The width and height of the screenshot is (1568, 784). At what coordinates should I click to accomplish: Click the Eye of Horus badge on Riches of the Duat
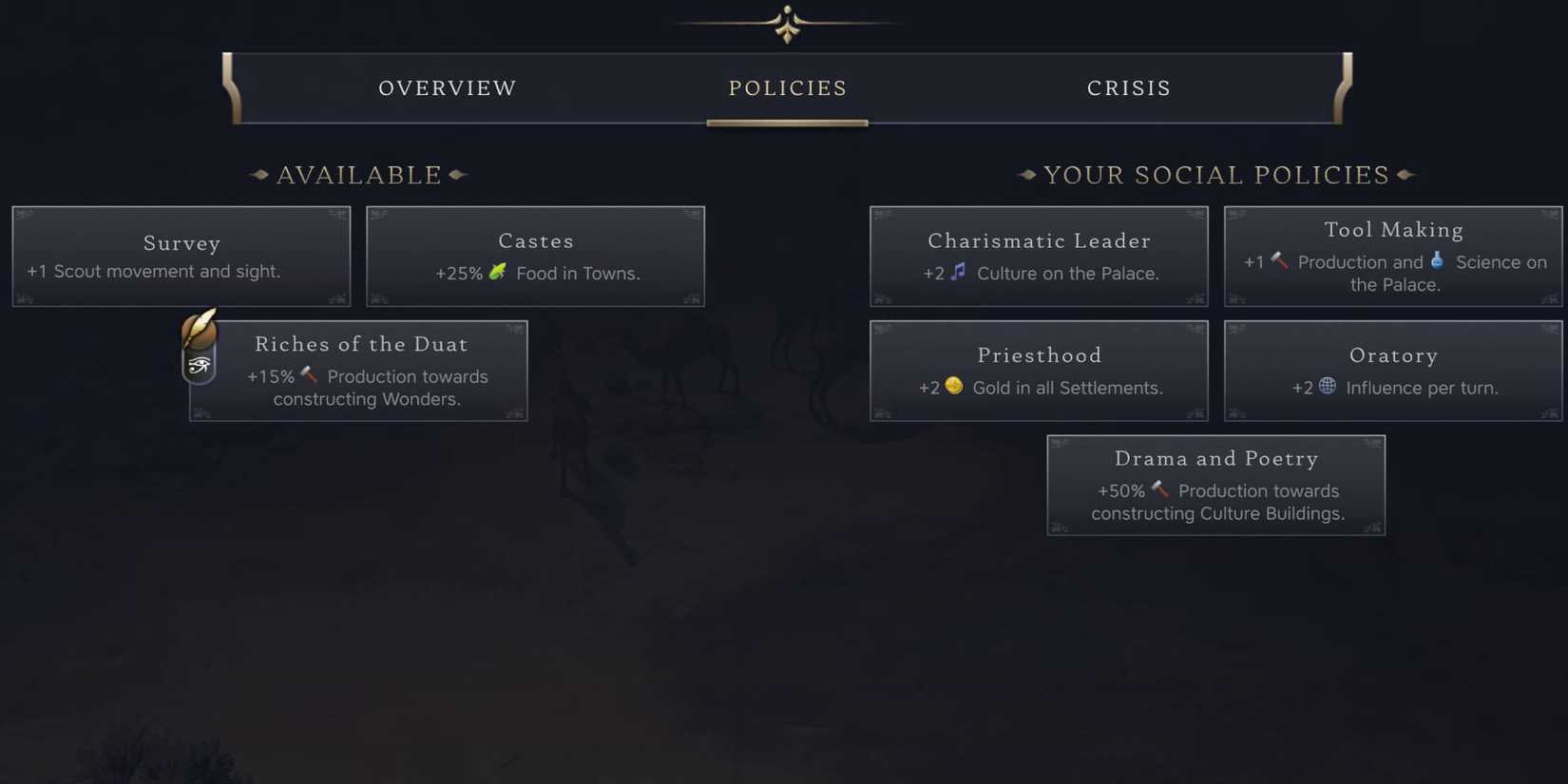(x=200, y=365)
